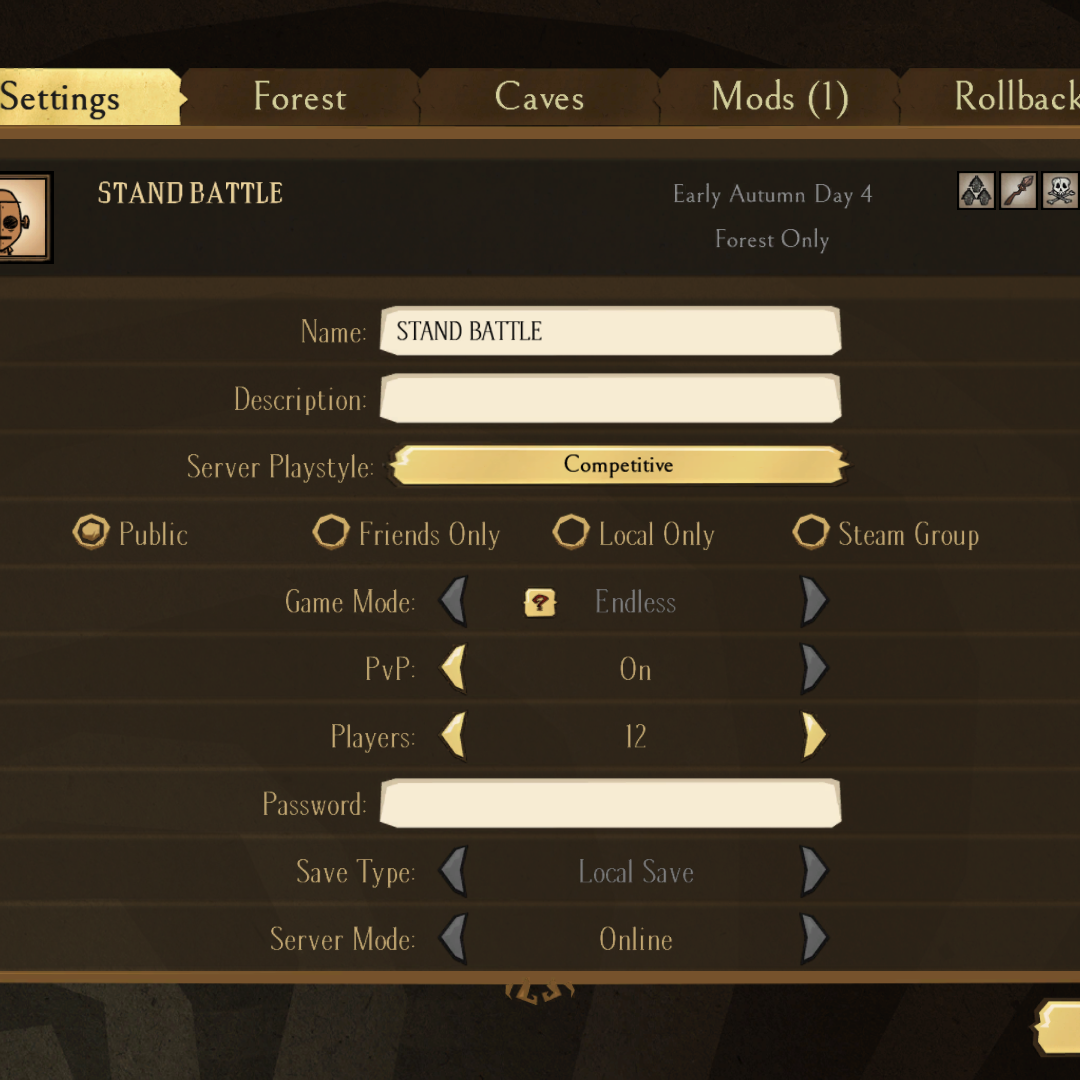
Task: Change the Competitive server playstyle
Action: (x=618, y=465)
